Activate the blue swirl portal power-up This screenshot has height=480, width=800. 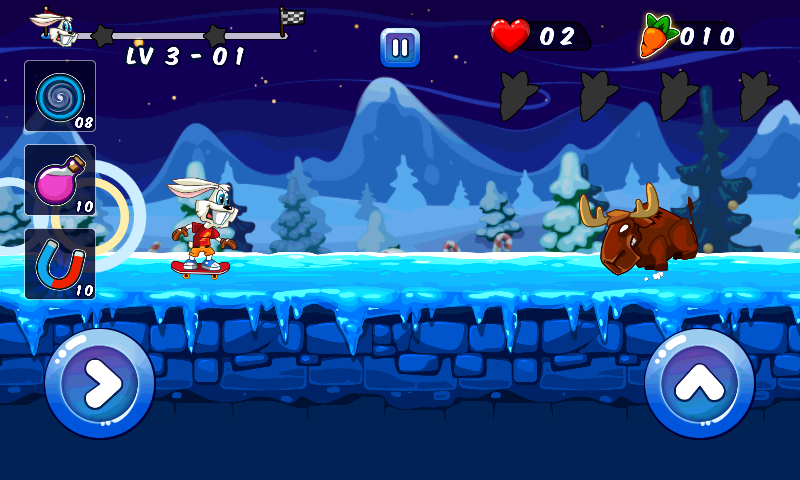[x=59, y=96]
